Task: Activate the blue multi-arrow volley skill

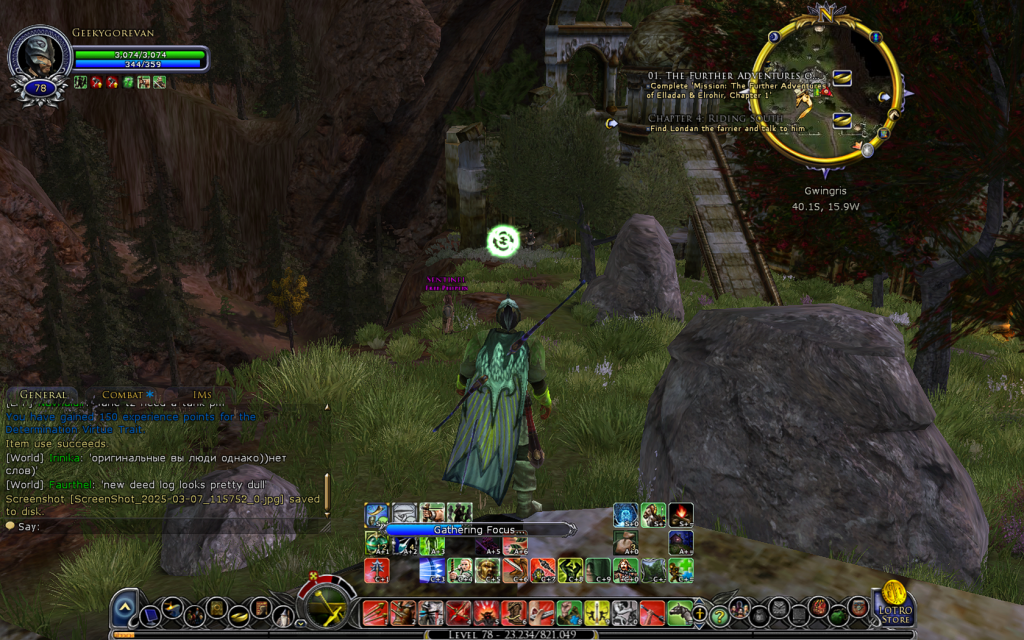Action: [432, 570]
